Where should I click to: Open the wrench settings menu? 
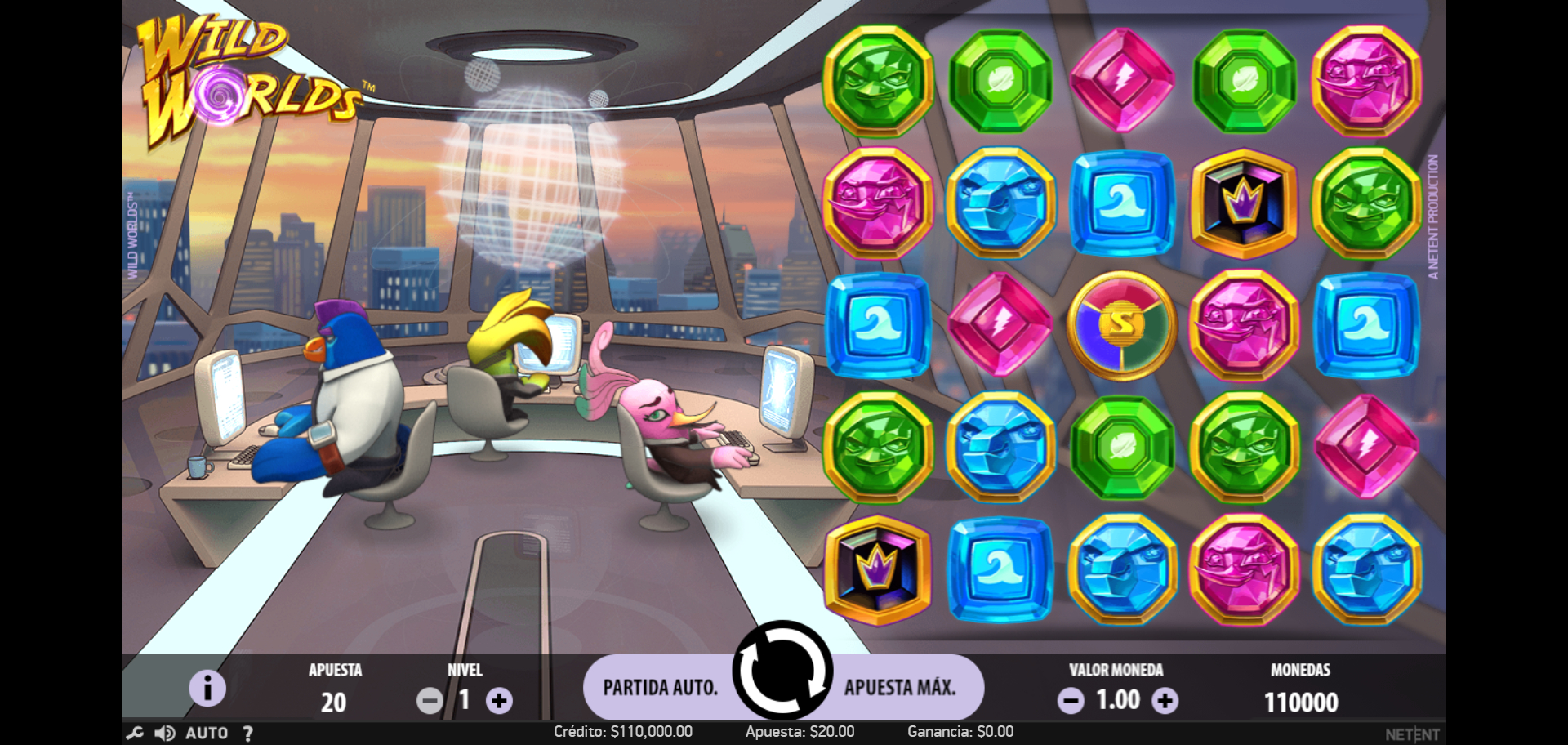pyautogui.click(x=136, y=734)
